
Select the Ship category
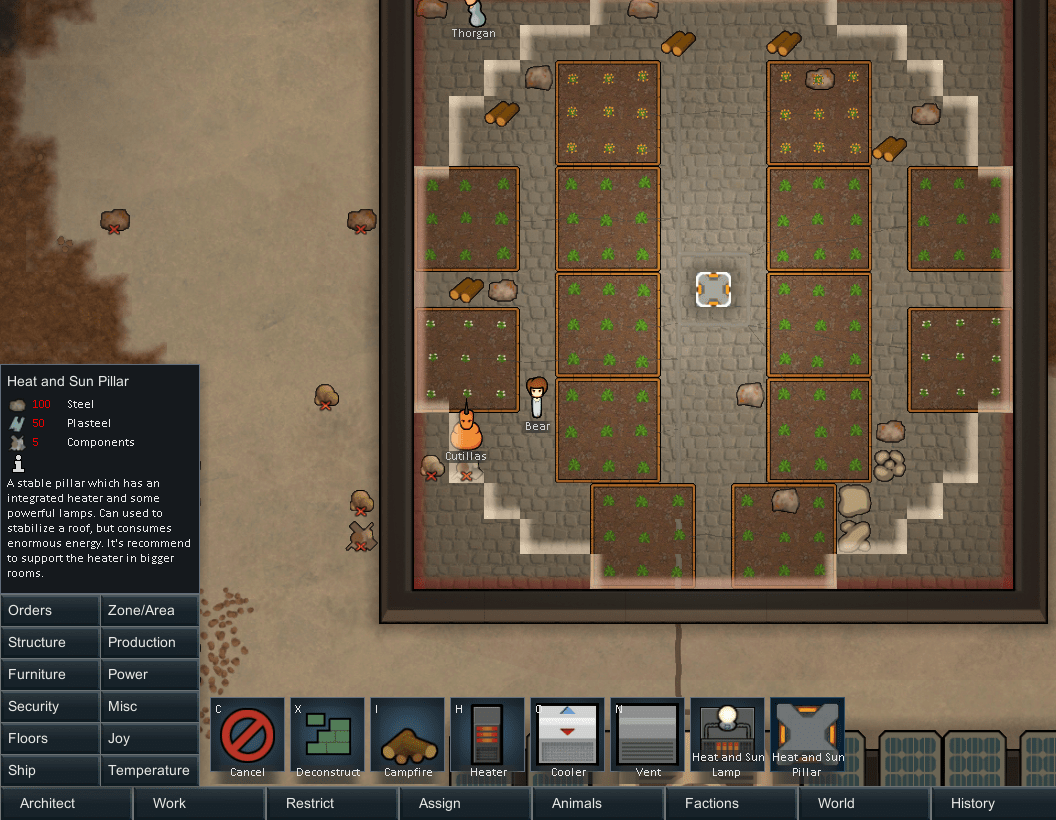click(50, 770)
